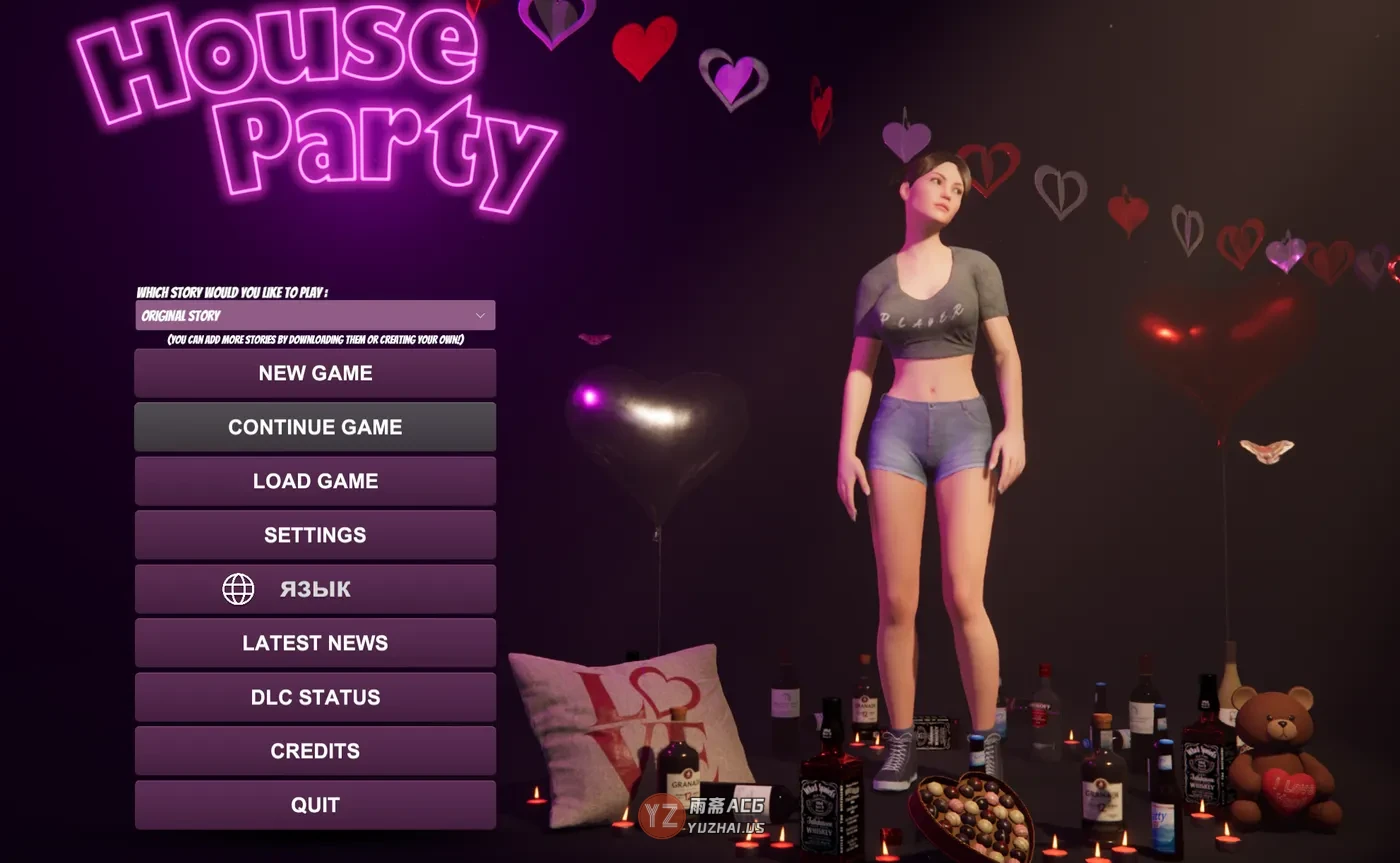Expand the Original Story dropdown
Viewport: 1400px width, 863px height.
coord(315,315)
